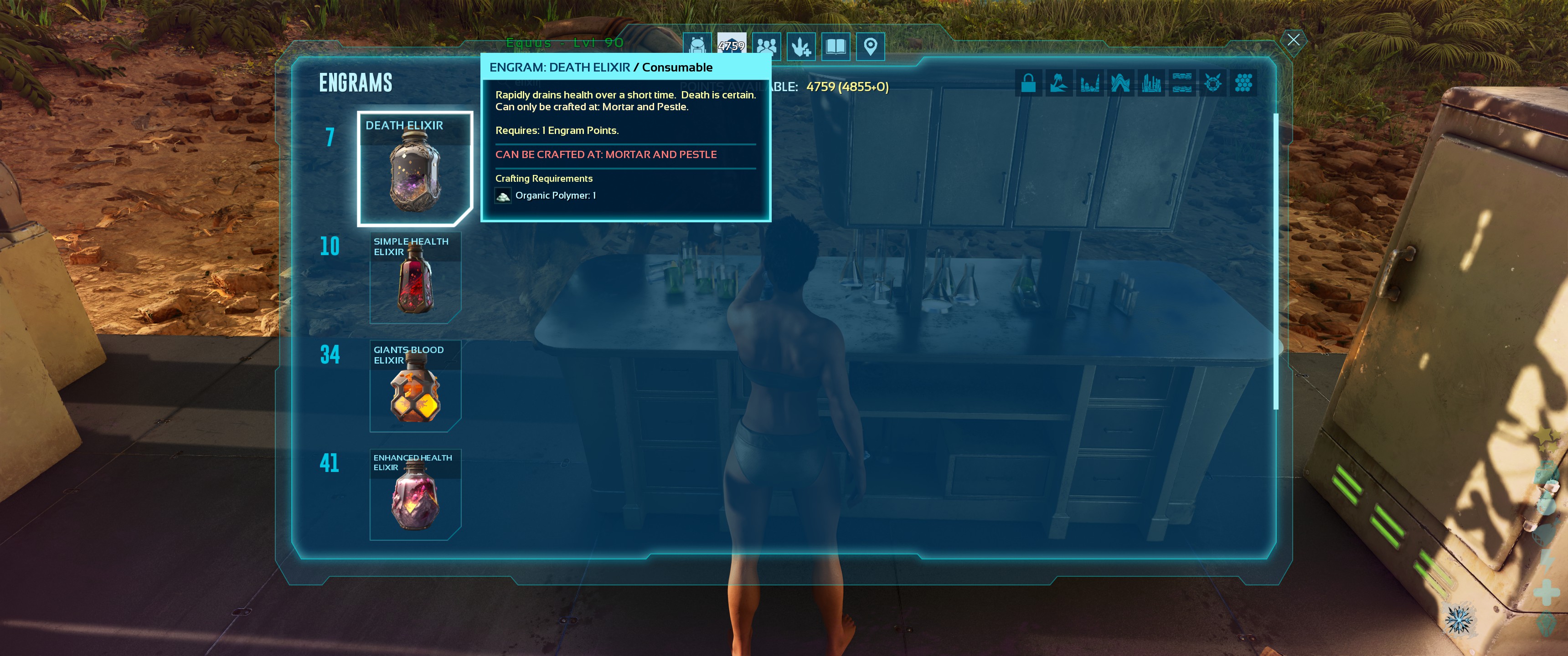Toggle the palm tree island filter
Viewport: 1568px width, 656px height.
[x=1058, y=83]
